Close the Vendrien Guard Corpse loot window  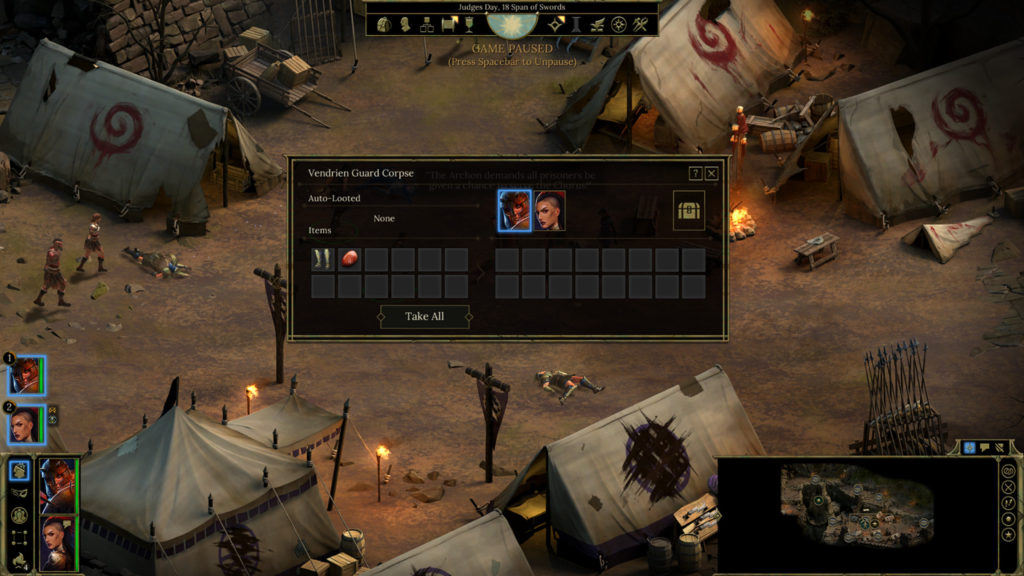(x=712, y=173)
